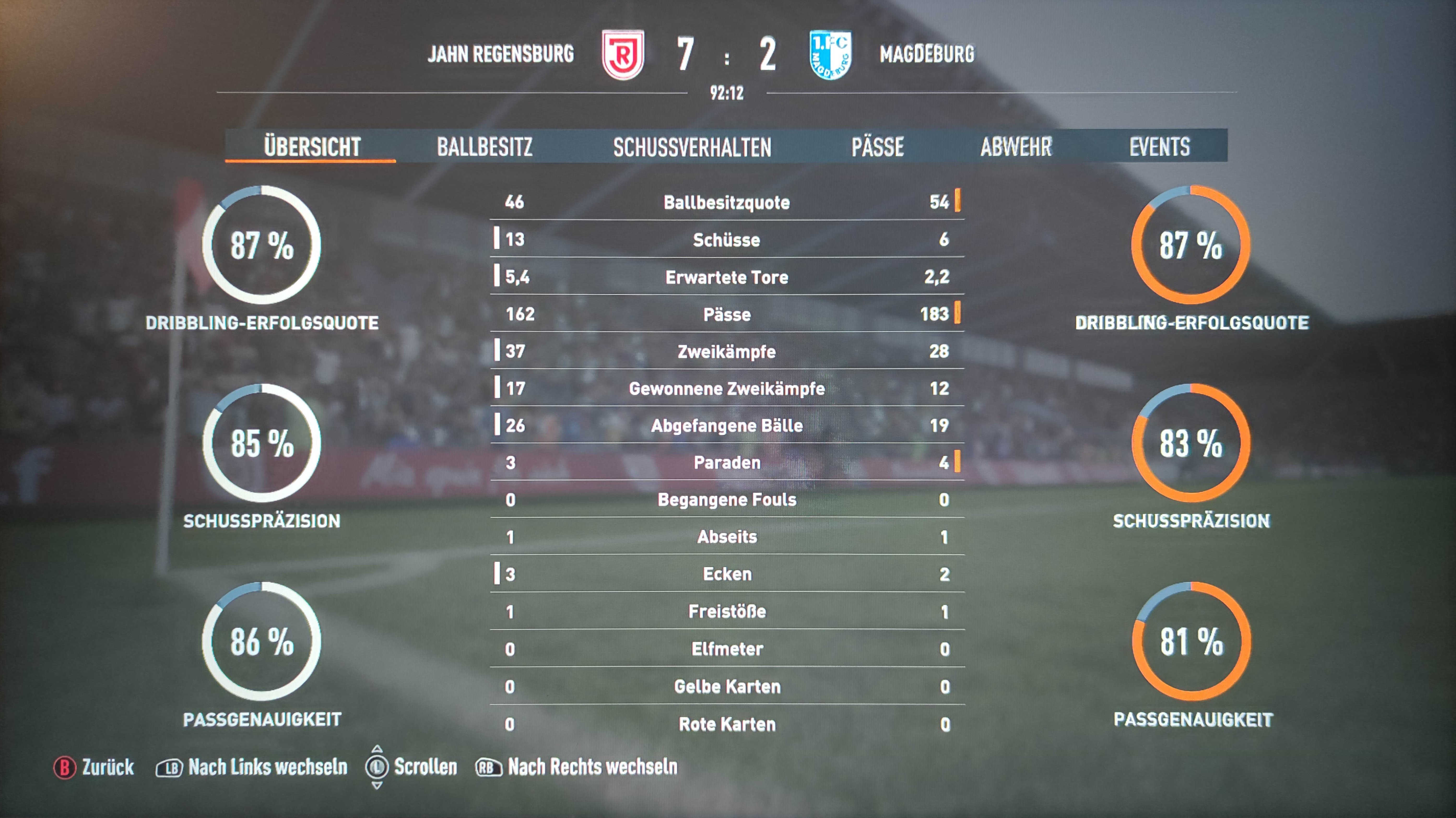Go to the Abwehr tab
This screenshot has width=1456, height=818.
1016,147
